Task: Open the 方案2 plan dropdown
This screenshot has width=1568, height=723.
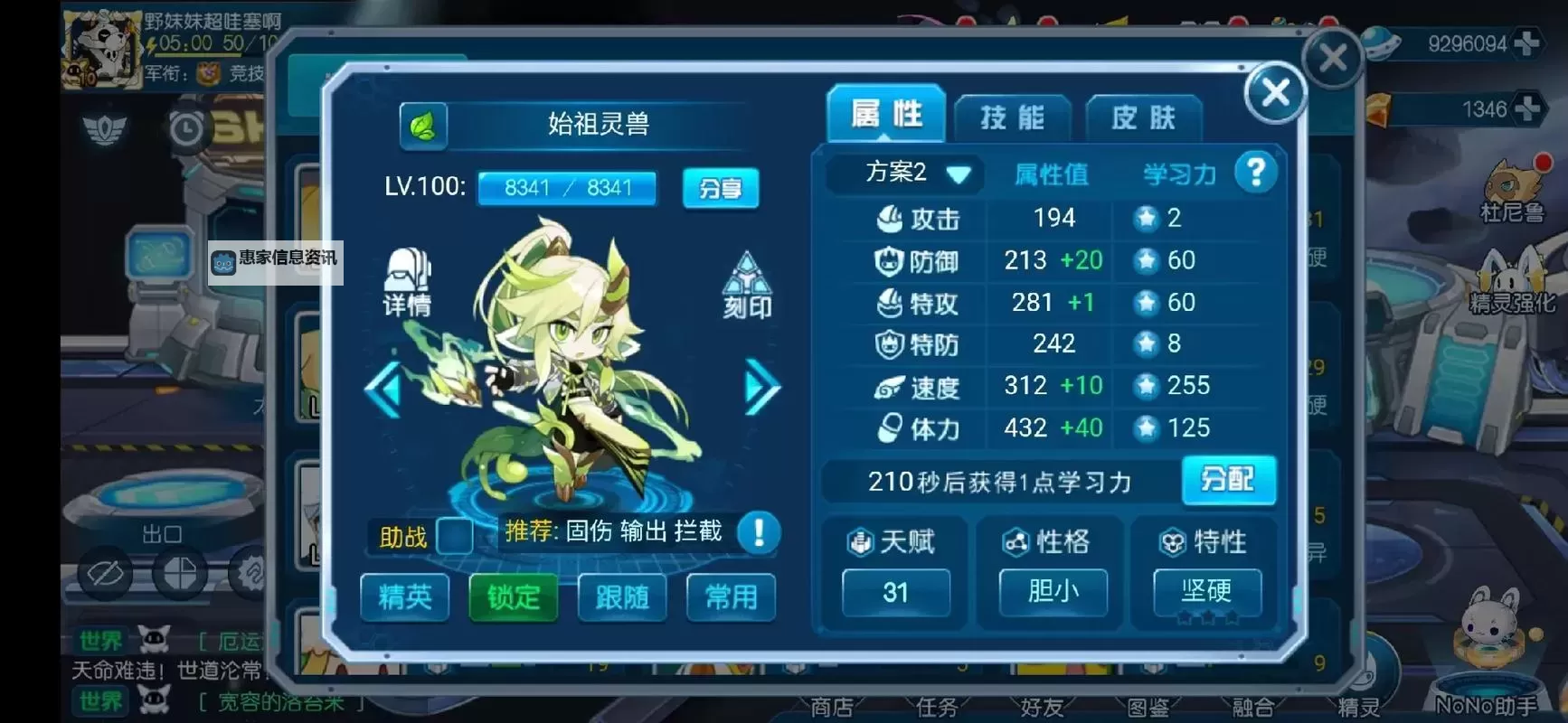Action: pos(903,173)
